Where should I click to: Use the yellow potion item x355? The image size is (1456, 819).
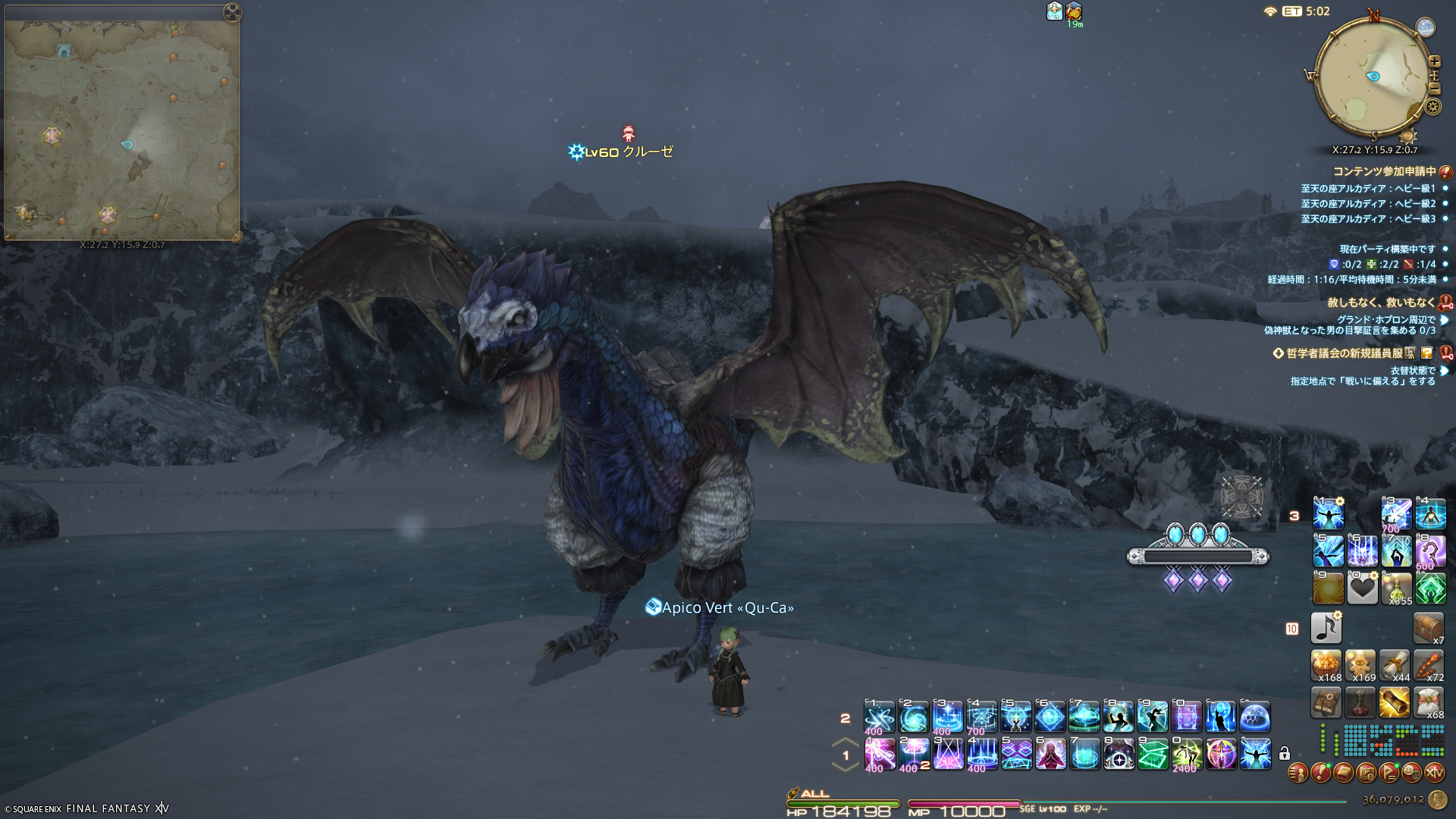point(1396,589)
